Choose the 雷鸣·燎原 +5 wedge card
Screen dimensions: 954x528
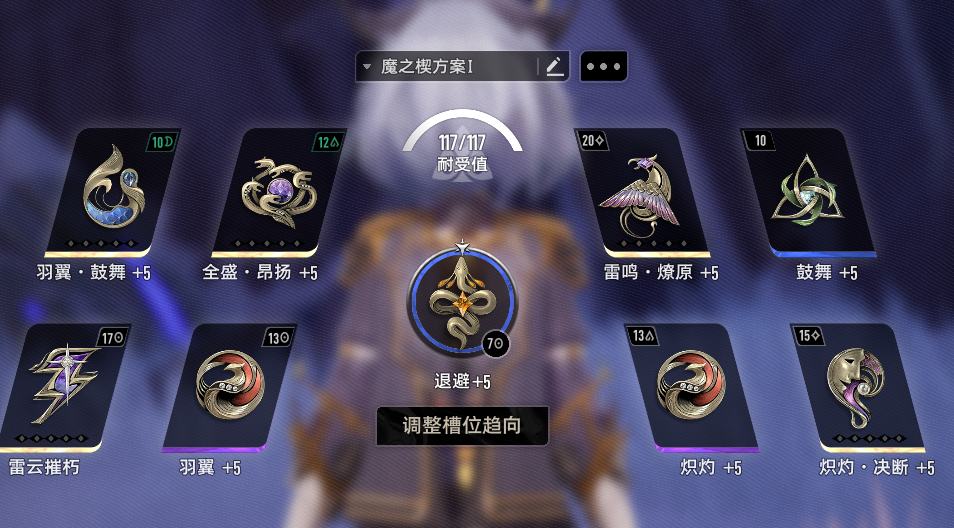[x=643, y=190]
